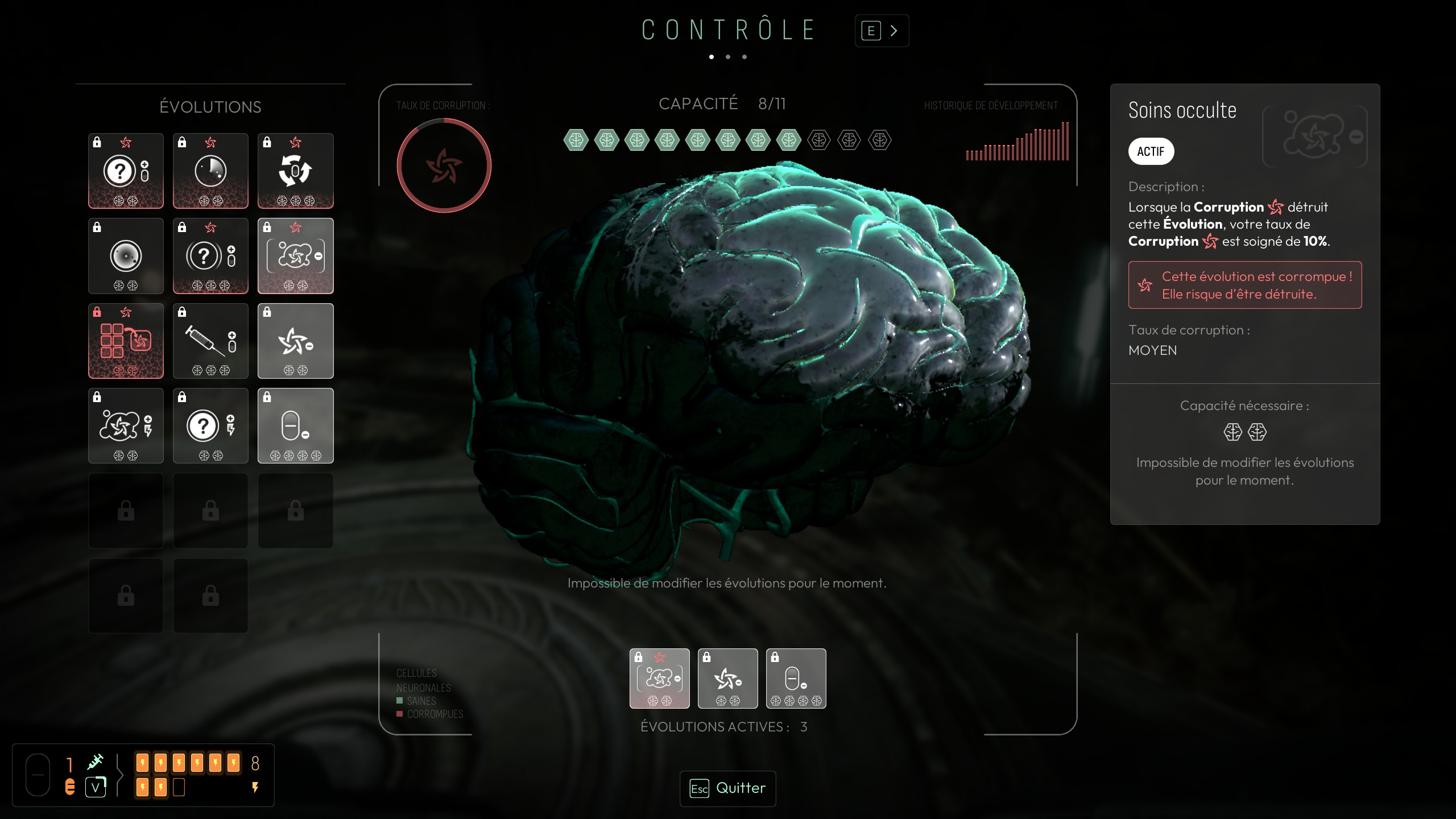Choose the radar dial evolution tile

point(210,171)
